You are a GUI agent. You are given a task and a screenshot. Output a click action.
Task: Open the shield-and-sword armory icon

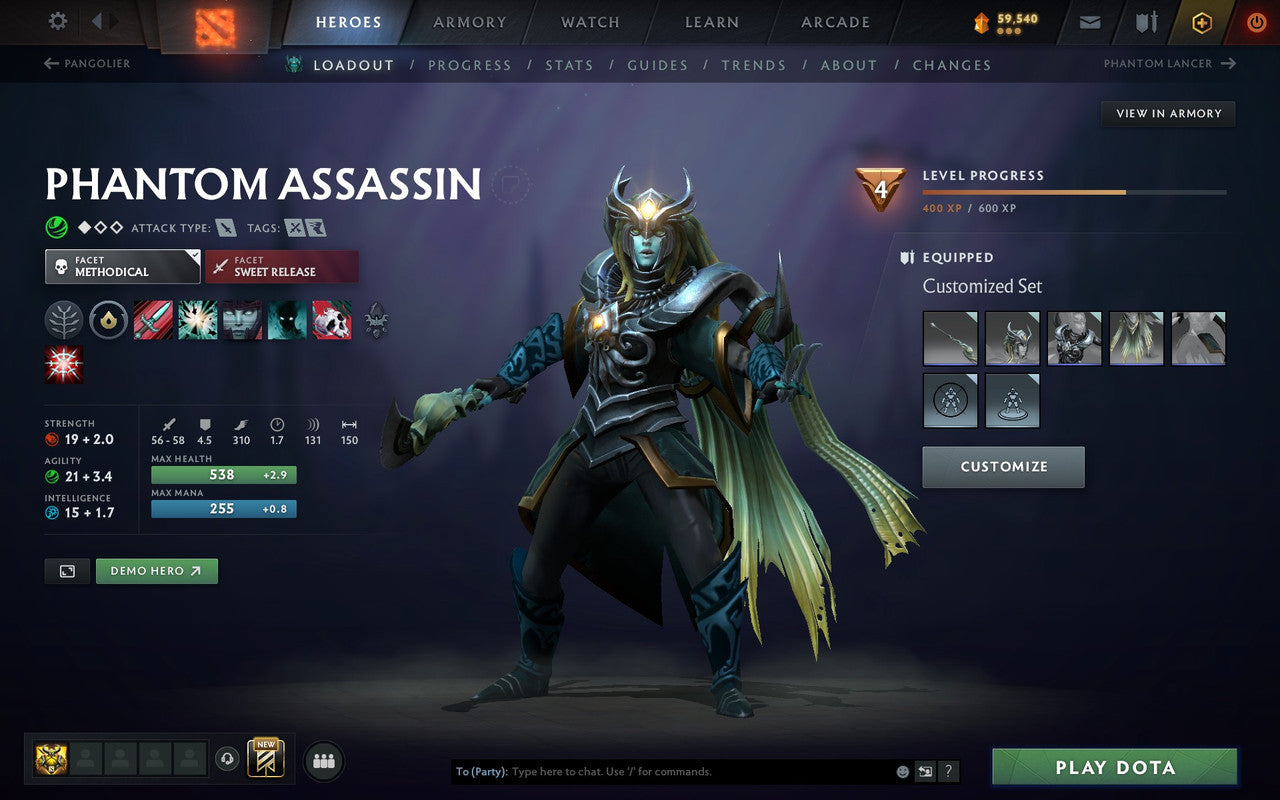pos(1144,22)
